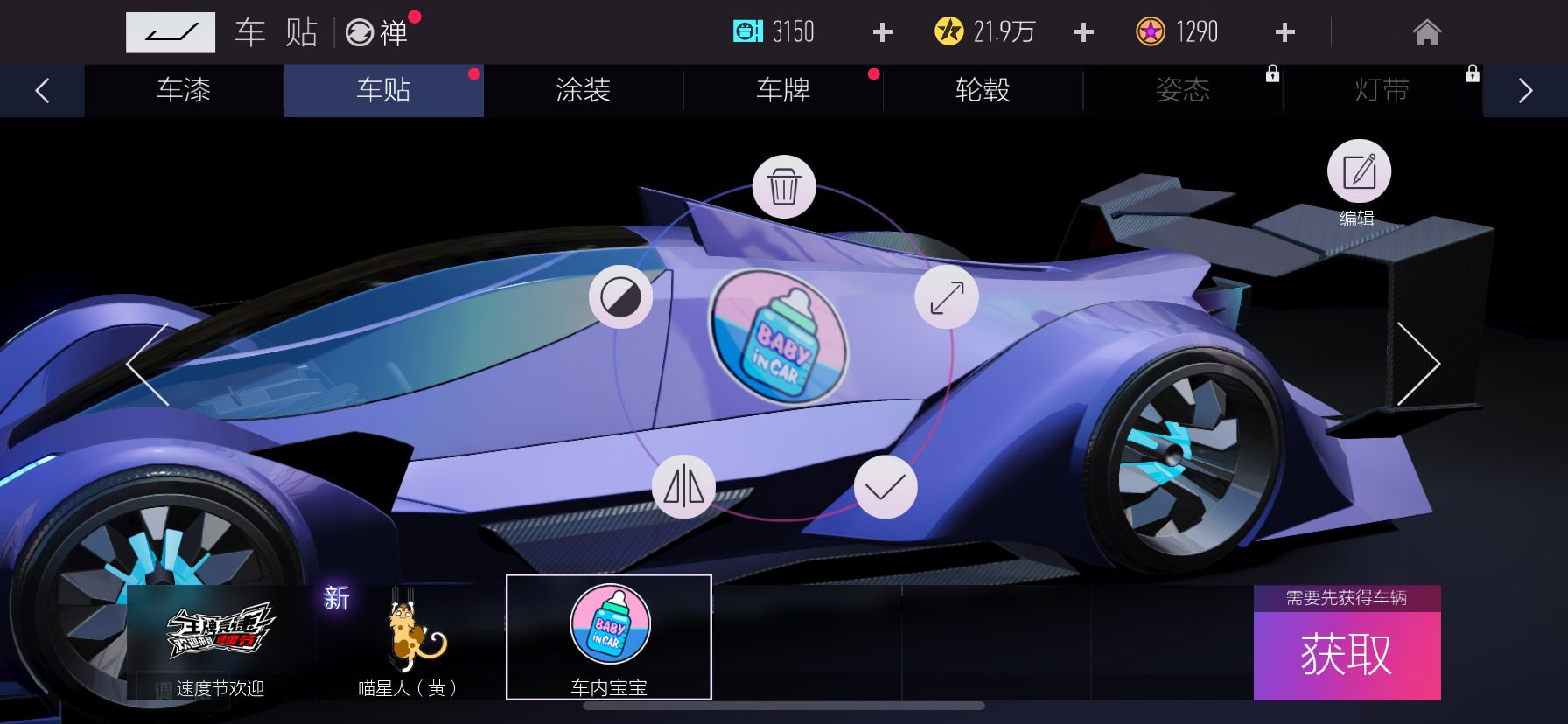Return home via the house icon
Viewport: 1568px width, 724px height.
point(1429,31)
